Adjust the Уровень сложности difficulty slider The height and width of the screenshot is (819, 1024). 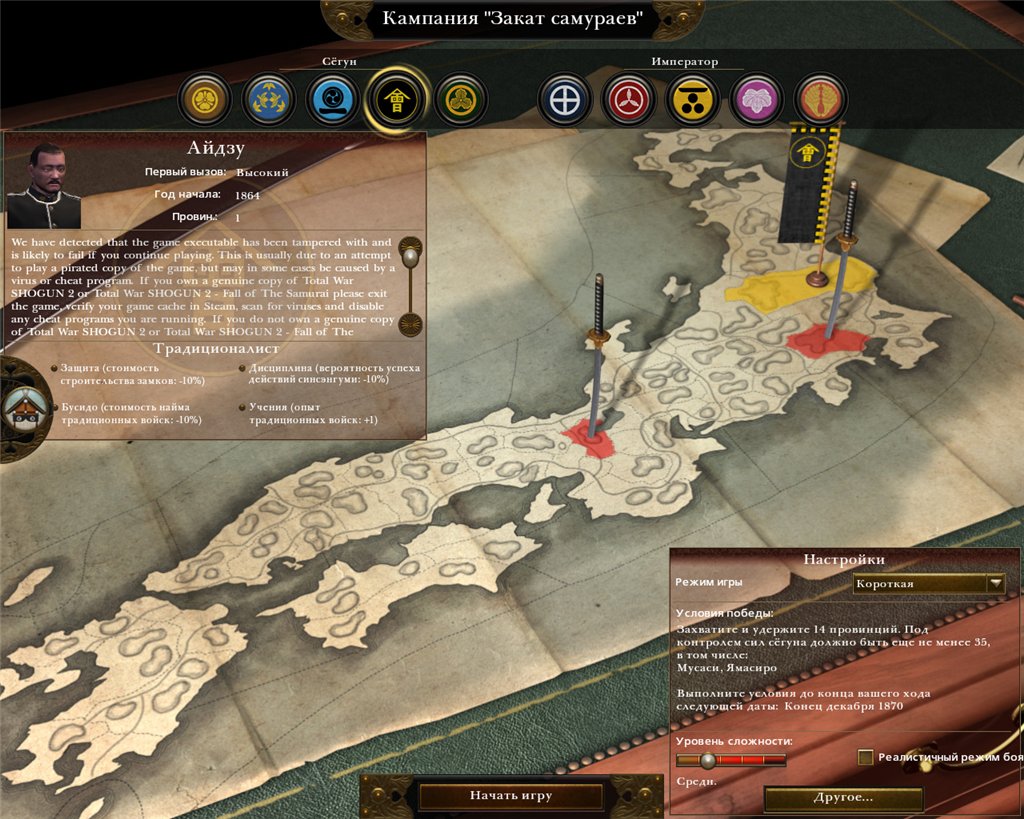[708, 760]
